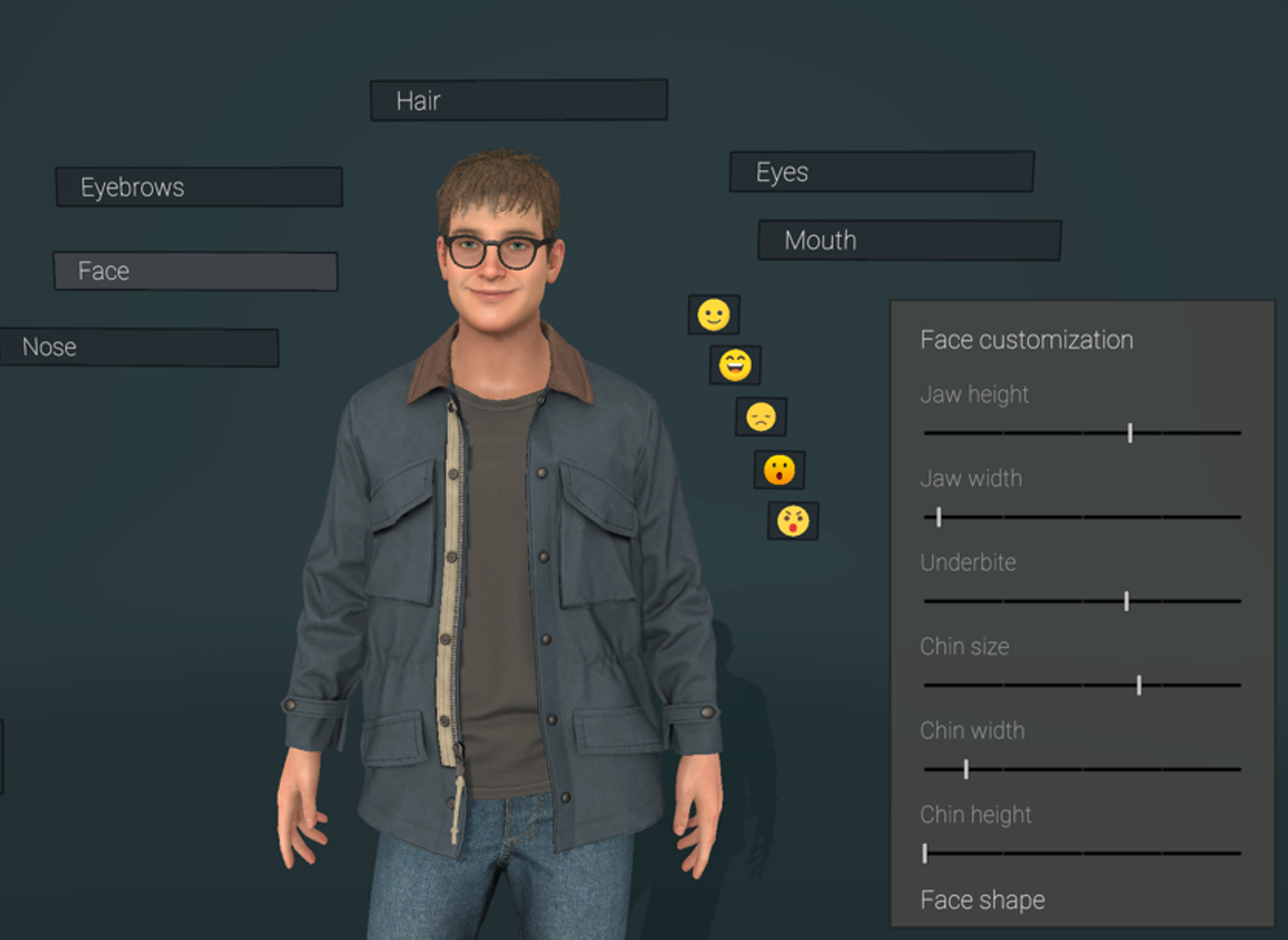Open the Hair customization category
The width and height of the screenshot is (1288, 940).
pyautogui.click(x=518, y=100)
